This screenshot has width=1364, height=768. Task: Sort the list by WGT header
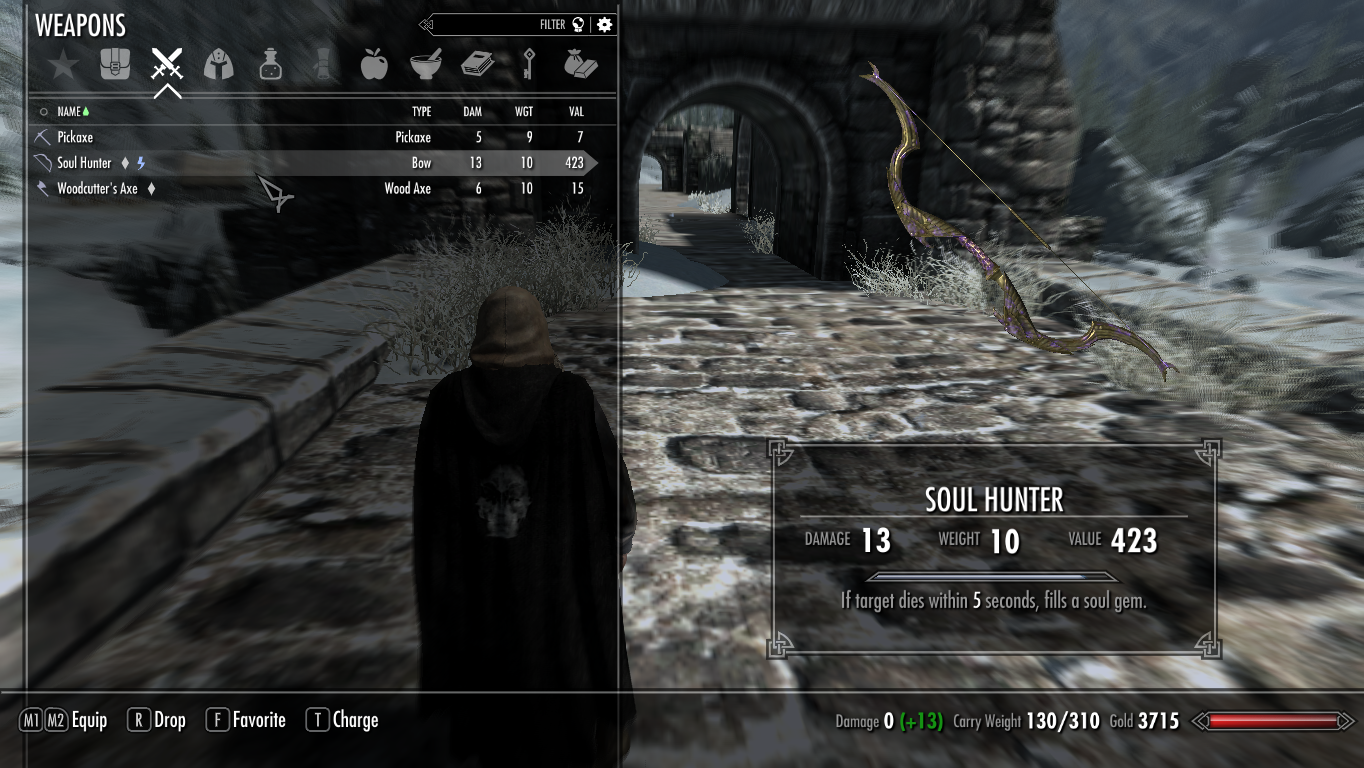[x=524, y=112]
